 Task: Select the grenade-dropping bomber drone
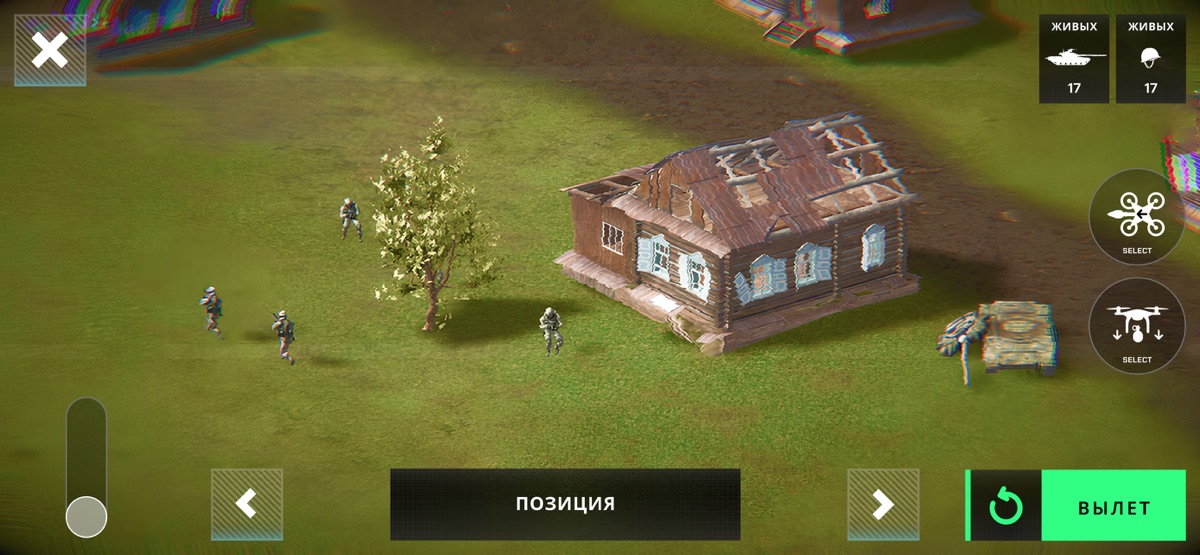1136,326
